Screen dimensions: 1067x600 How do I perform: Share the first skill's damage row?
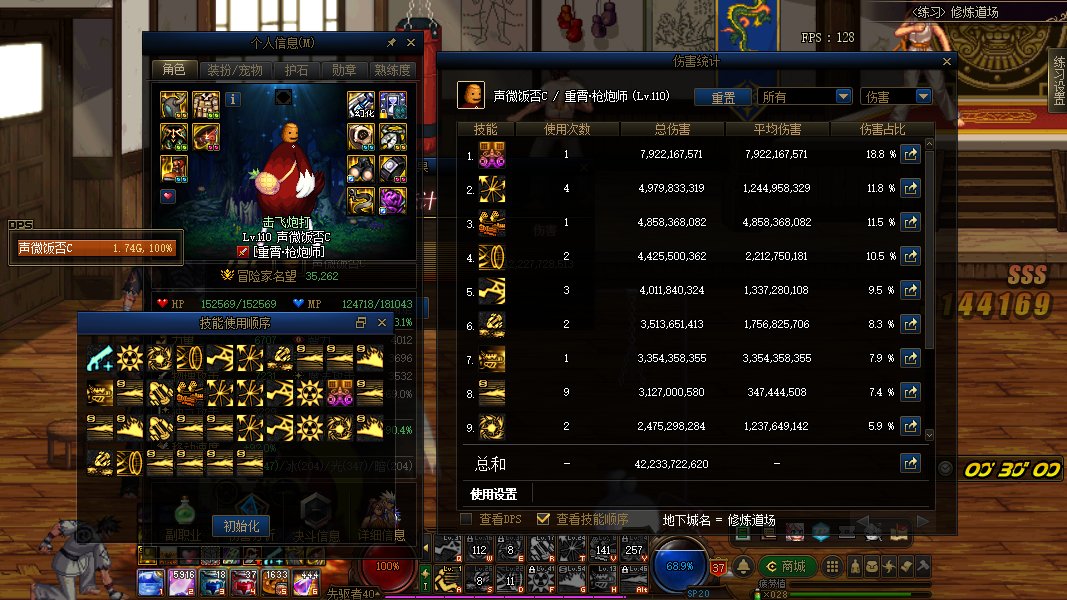point(910,155)
